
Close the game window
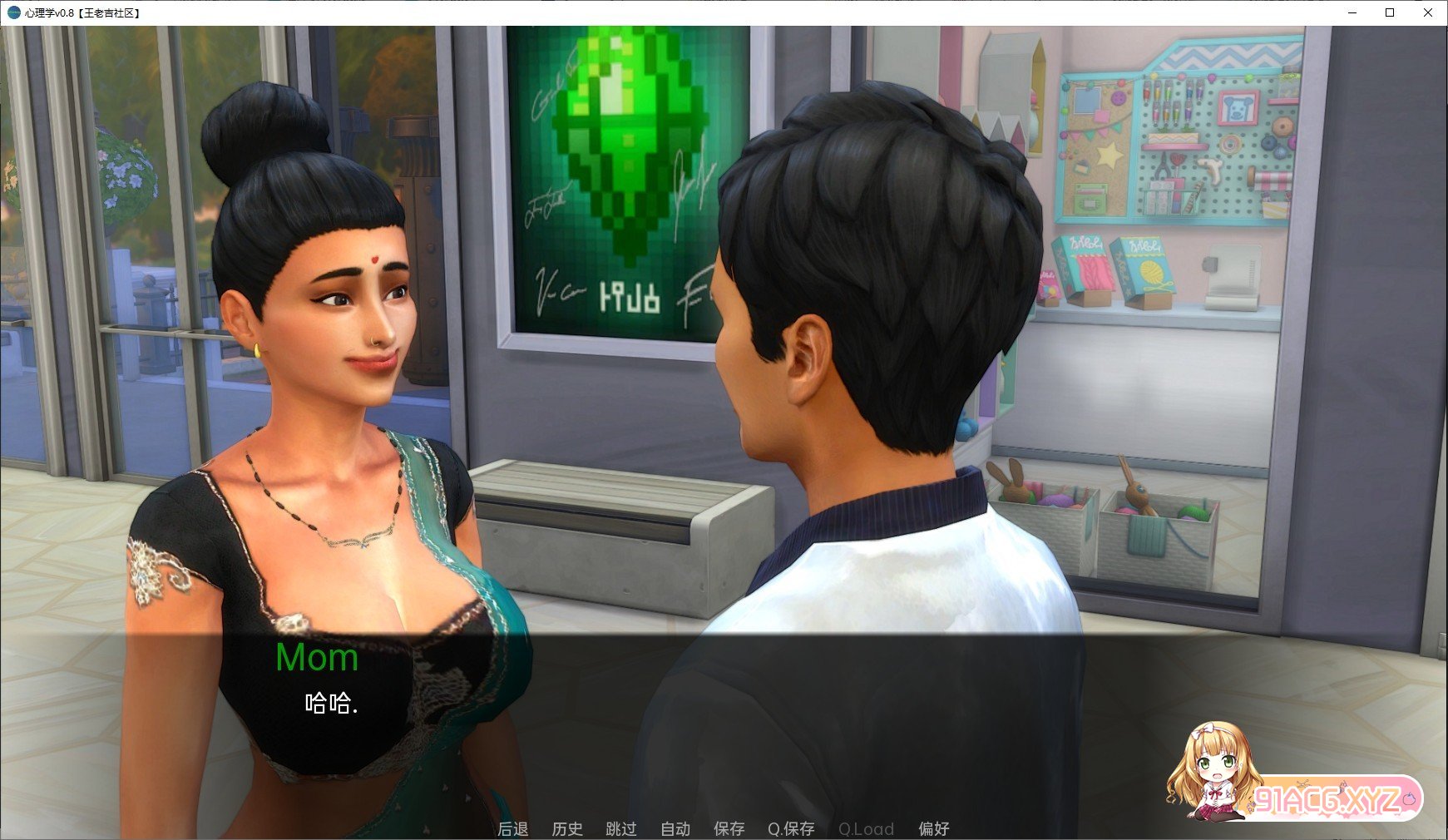point(1429,12)
